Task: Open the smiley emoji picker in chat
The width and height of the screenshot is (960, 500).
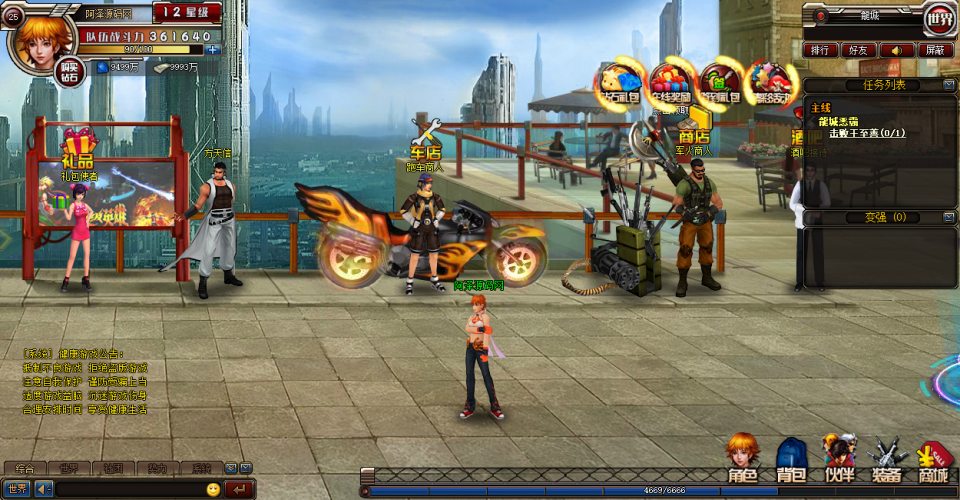Action: (213, 489)
